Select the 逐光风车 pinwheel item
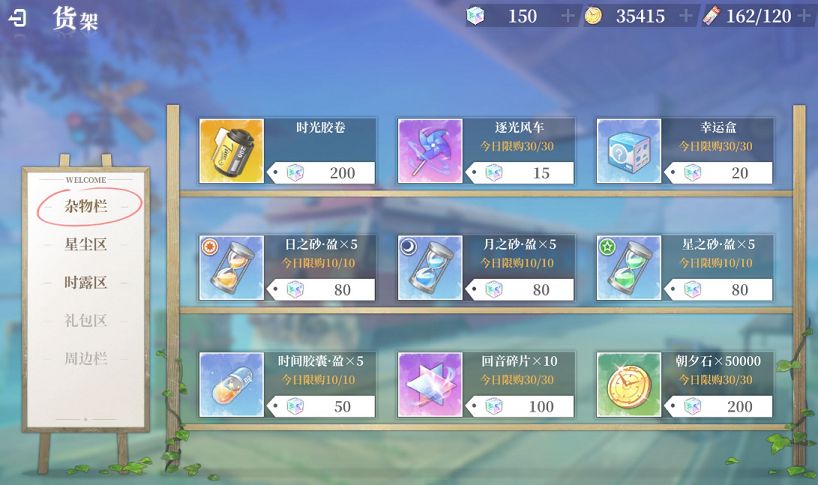This screenshot has height=485, width=818. pyautogui.click(x=486, y=151)
